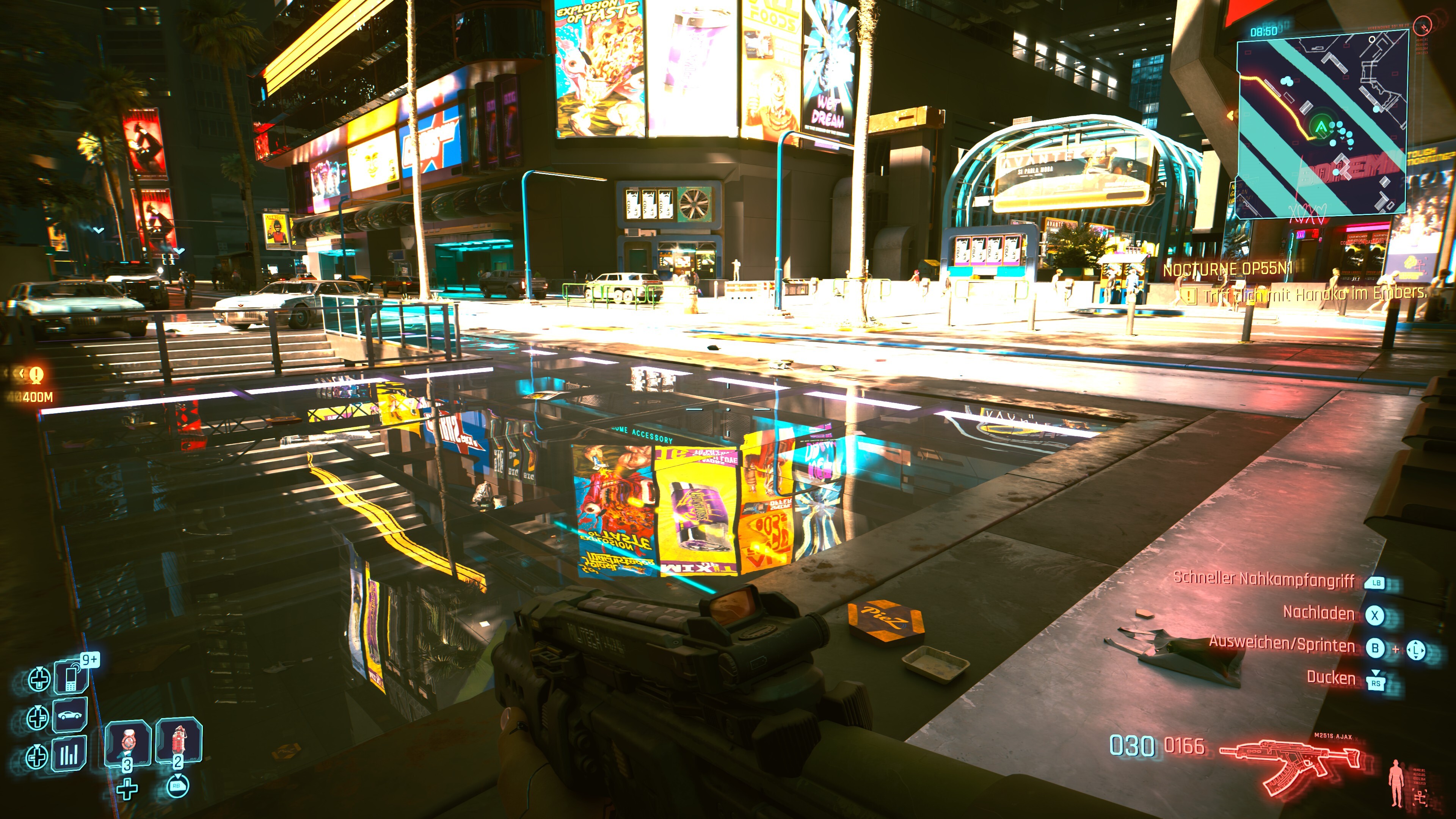Image resolution: width=1456 pixels, height=819 pixels.
Task: Select the car vehicle call icon
Action: point(70,715)
